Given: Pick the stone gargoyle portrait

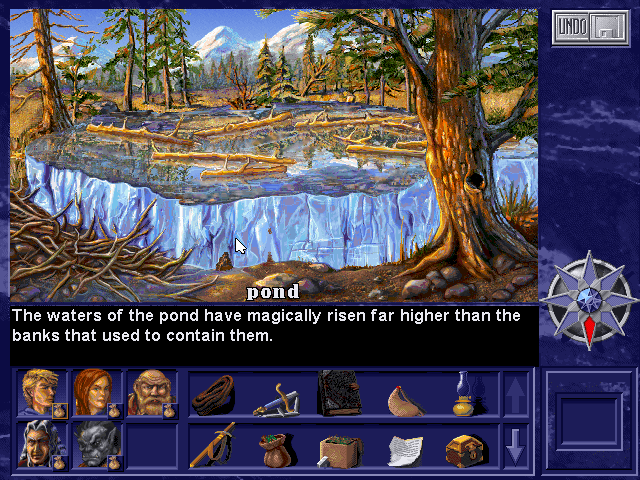Looking at the screenshot, I should click(x=95, y=443).
